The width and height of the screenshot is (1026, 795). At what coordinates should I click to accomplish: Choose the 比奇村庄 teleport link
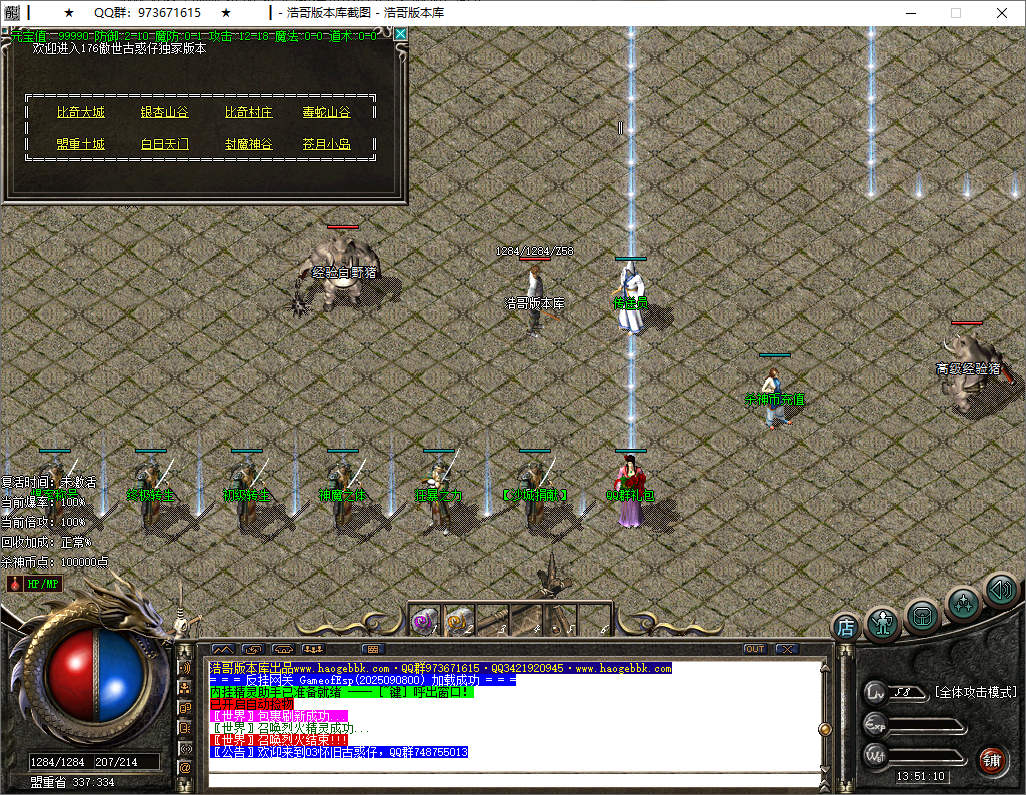click(248, 113)
